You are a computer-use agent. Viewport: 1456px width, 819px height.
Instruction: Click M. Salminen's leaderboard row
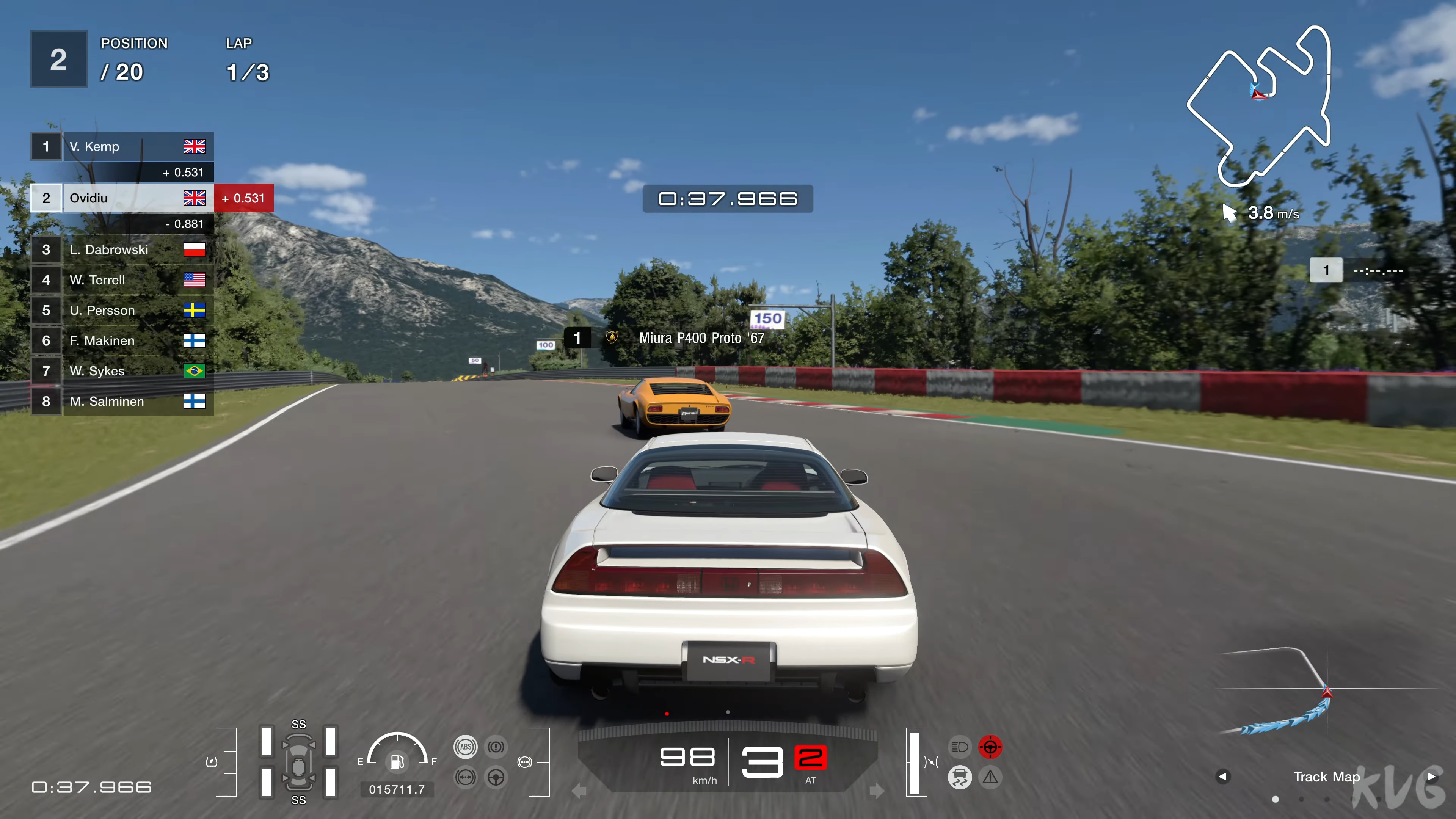tap(121, 401)
